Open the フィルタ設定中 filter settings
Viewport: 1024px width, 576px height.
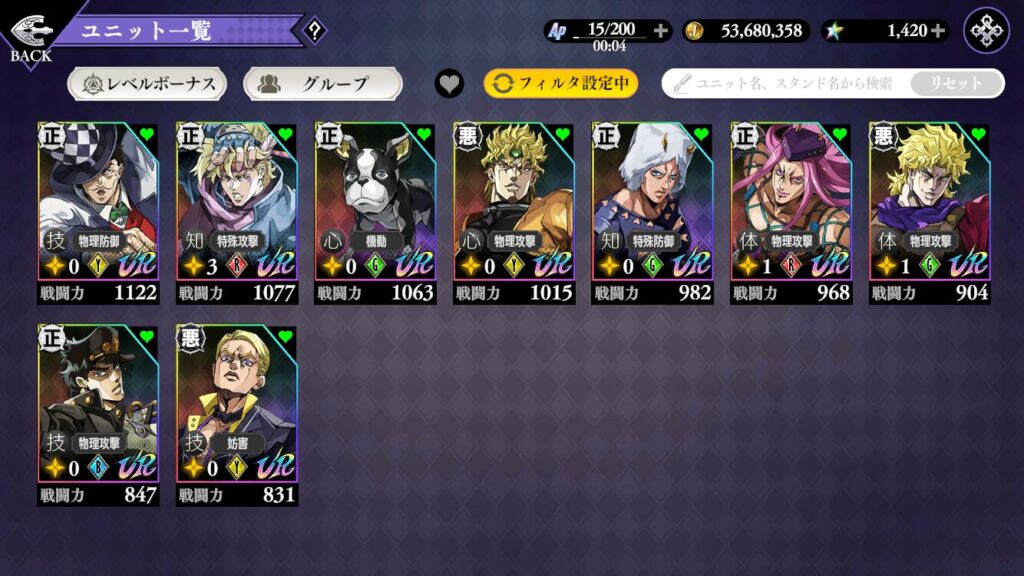pyautogui.click(x=561, y=84)
